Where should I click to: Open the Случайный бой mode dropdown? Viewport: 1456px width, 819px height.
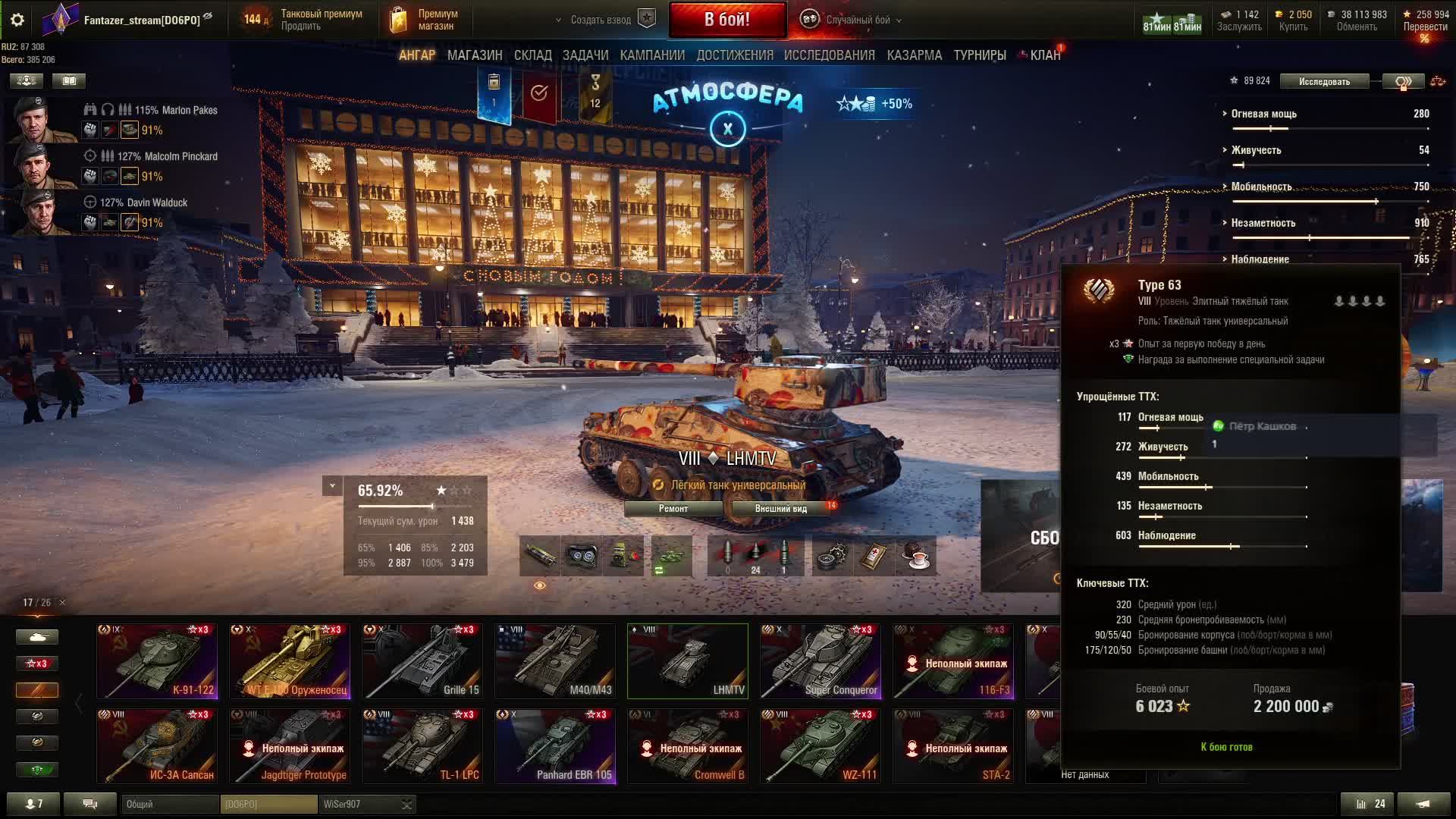coord(857,20)
